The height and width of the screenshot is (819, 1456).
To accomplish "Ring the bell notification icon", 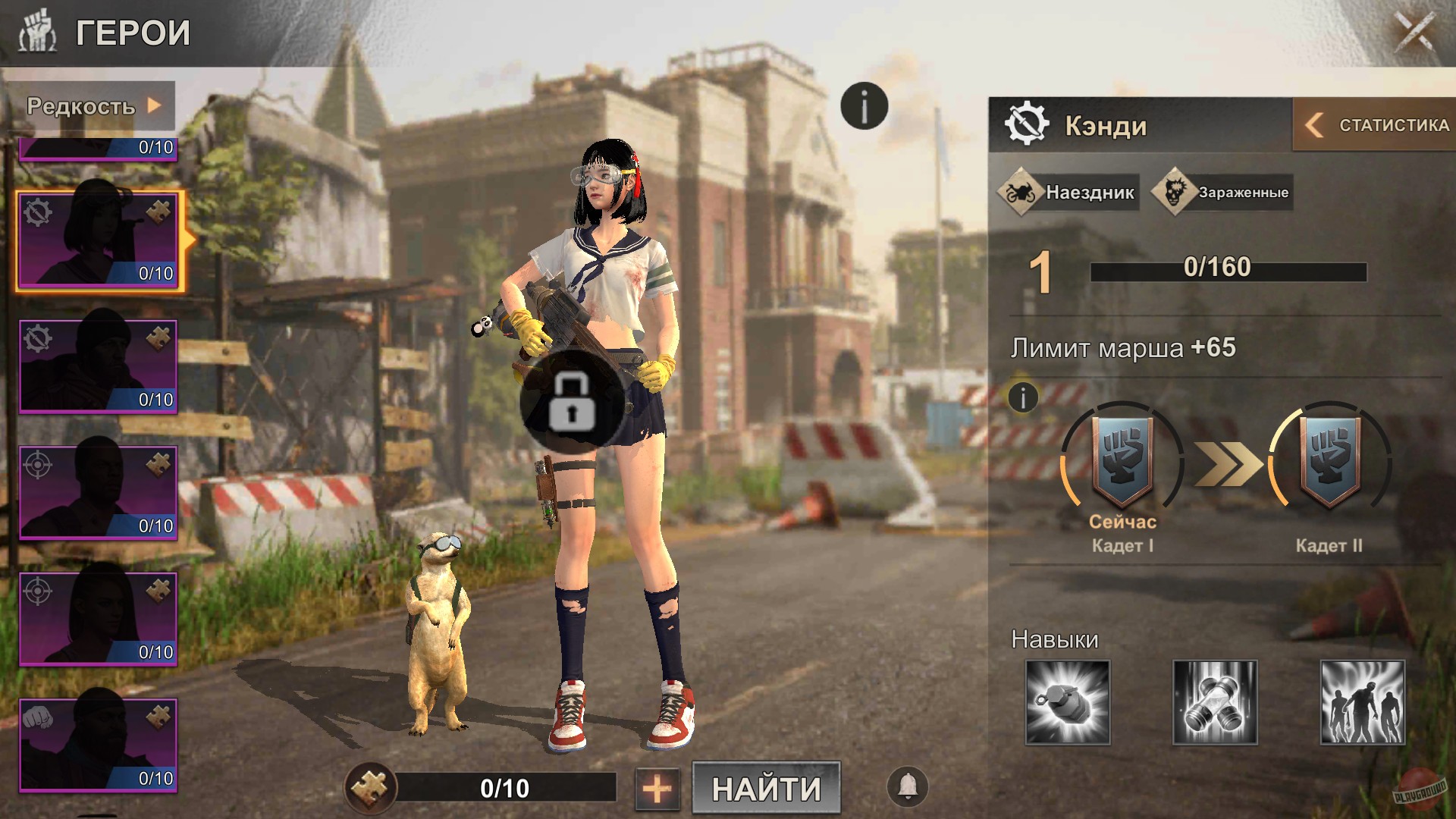I will (x=908, y=787).
